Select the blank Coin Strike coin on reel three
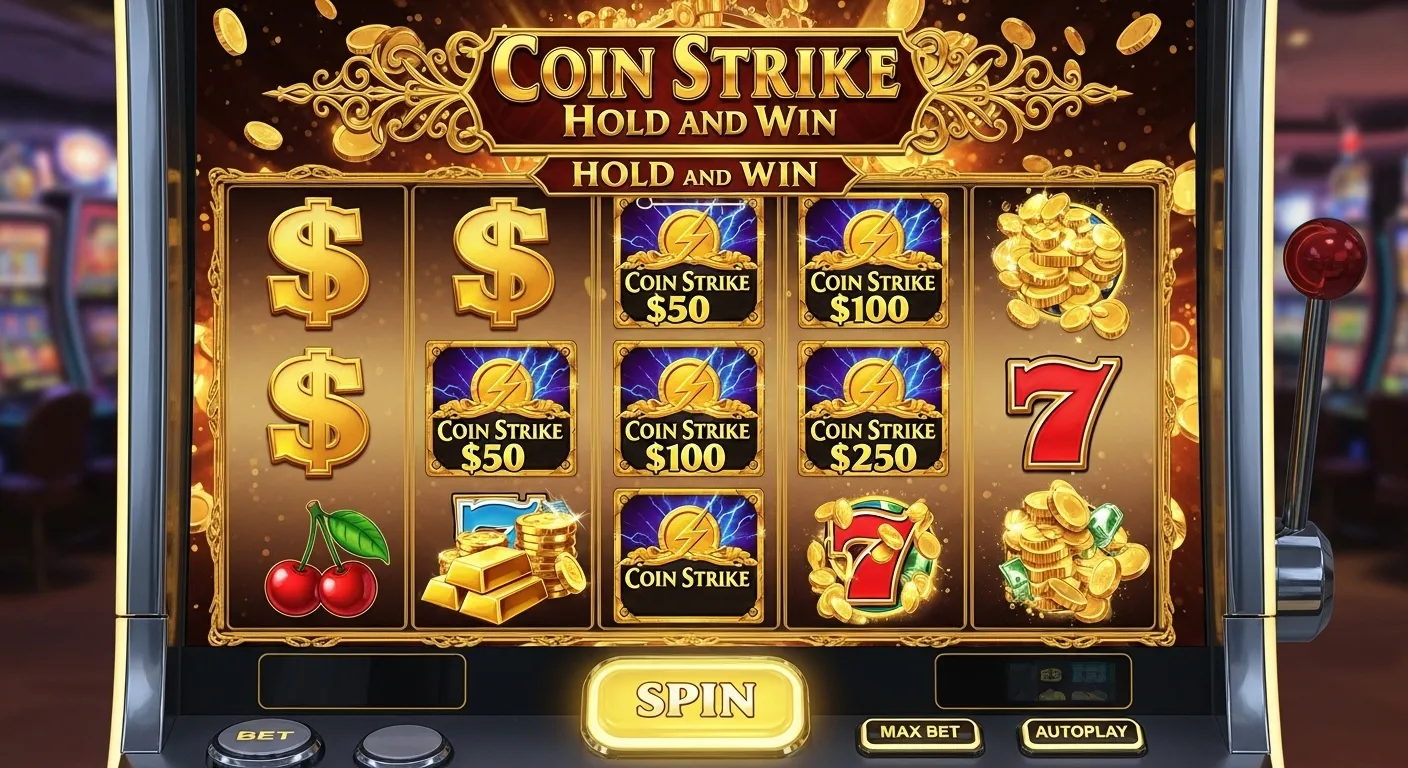This screenshot has width=1408, height=768. pyautogui.click(x=688, y=560)
